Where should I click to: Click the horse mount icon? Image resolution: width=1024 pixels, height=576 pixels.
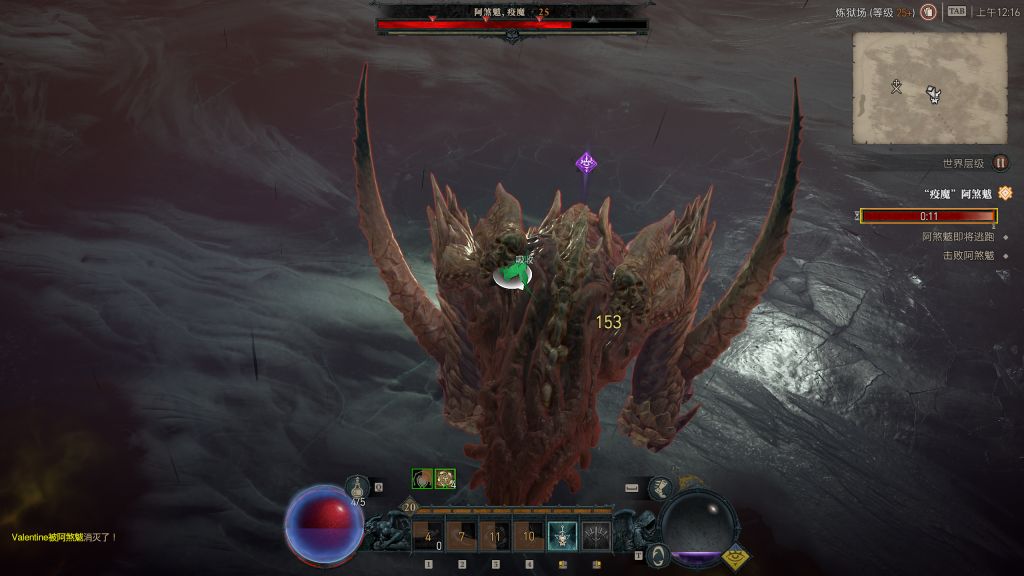click(x=661, y=488)
